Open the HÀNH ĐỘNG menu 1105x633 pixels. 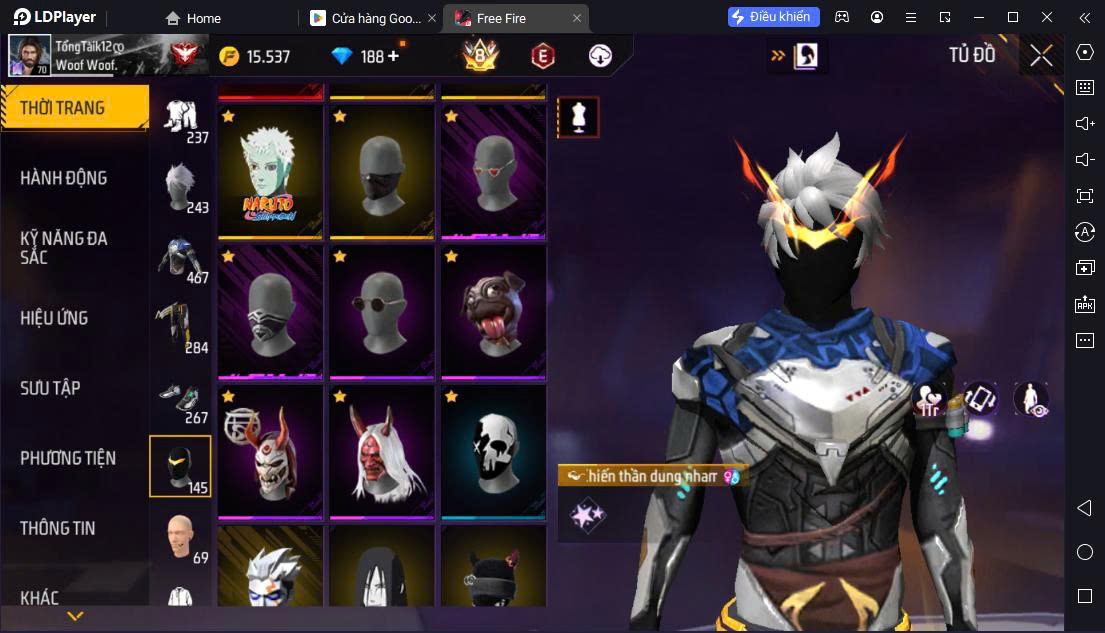[64, 178]
